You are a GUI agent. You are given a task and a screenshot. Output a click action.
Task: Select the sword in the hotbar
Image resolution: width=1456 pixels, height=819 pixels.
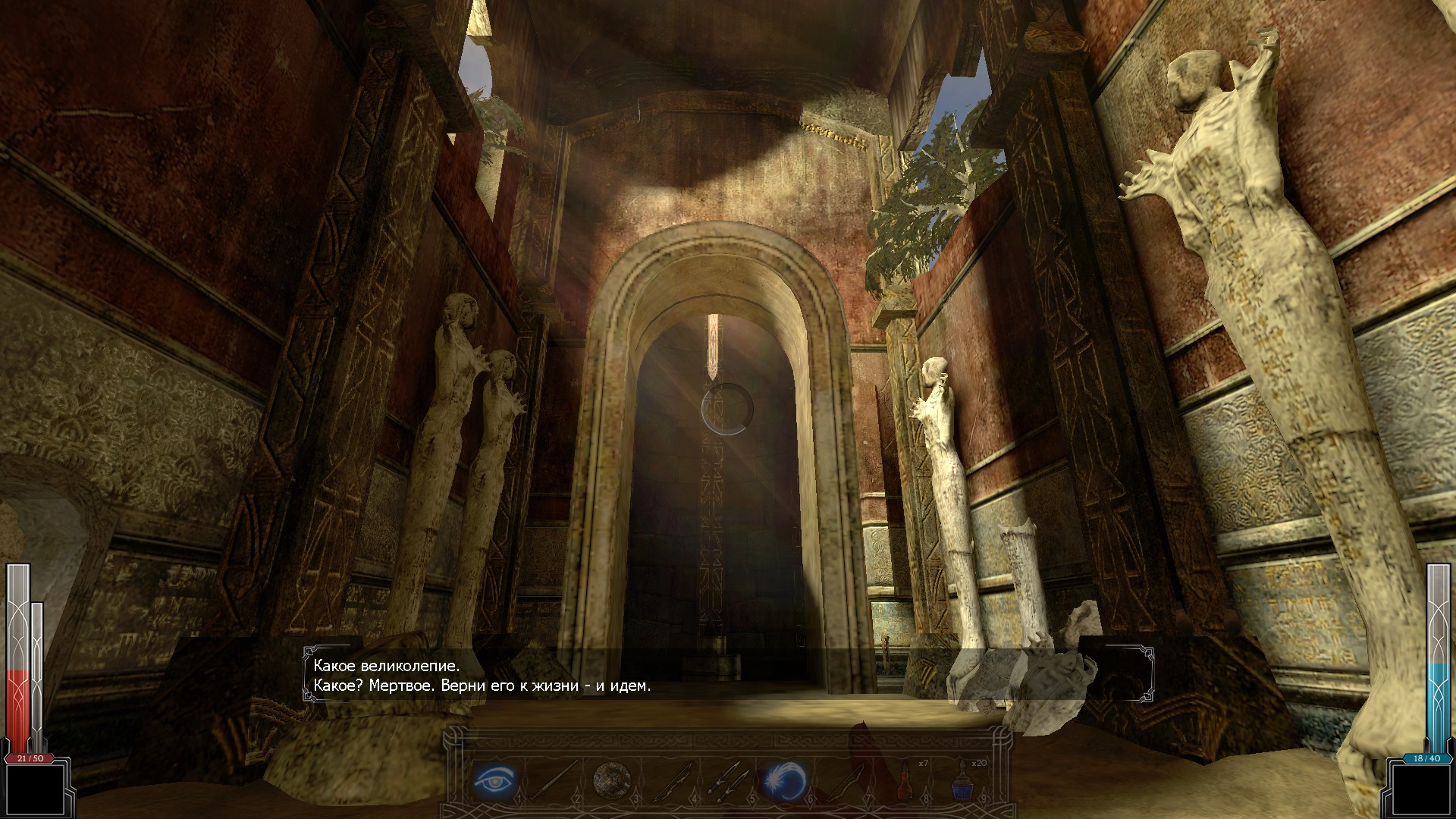point(551,779)
